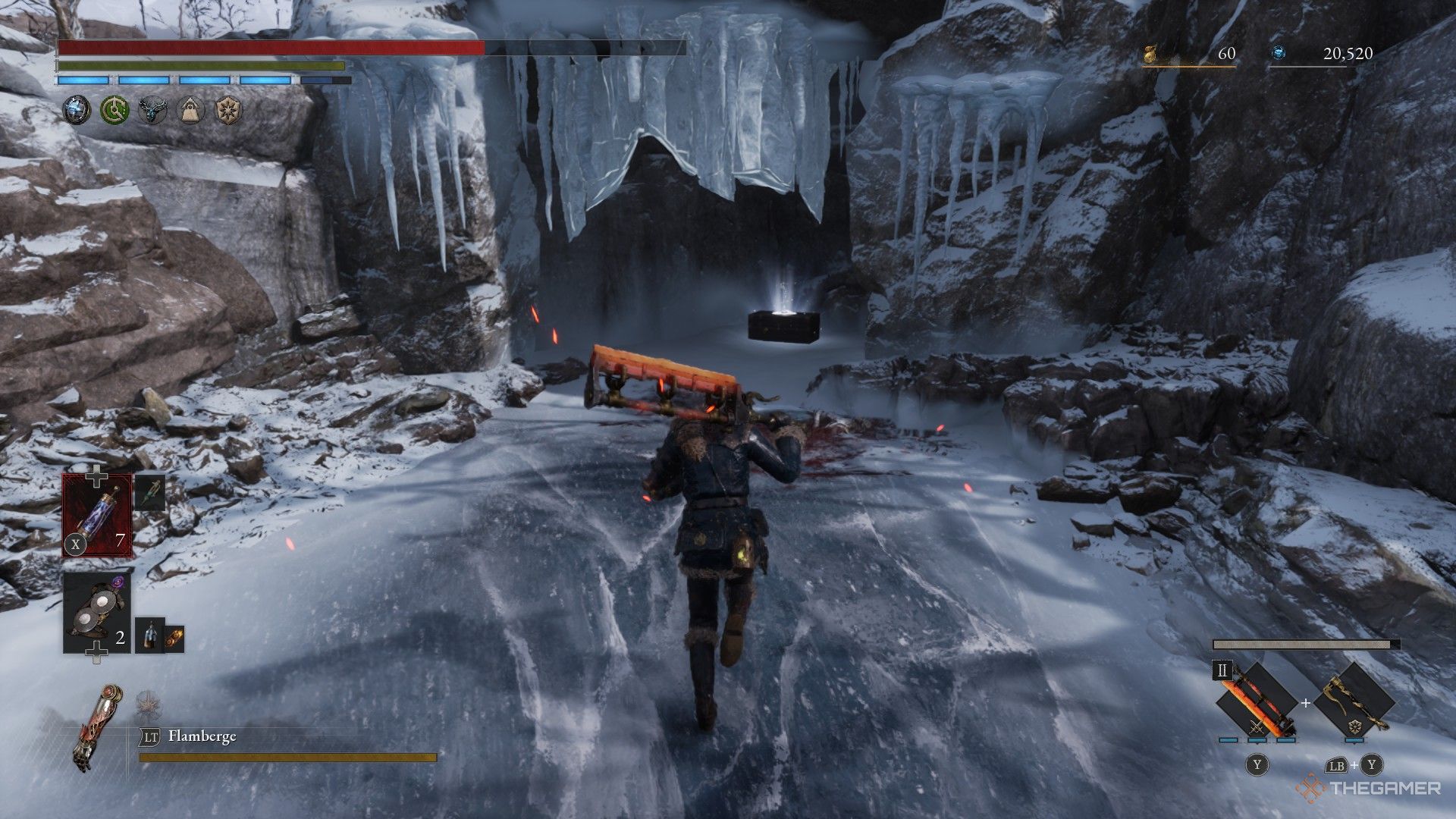Choose the orange glowing item slot
The image size is (1456, 819).
click(x=174, y=639)
